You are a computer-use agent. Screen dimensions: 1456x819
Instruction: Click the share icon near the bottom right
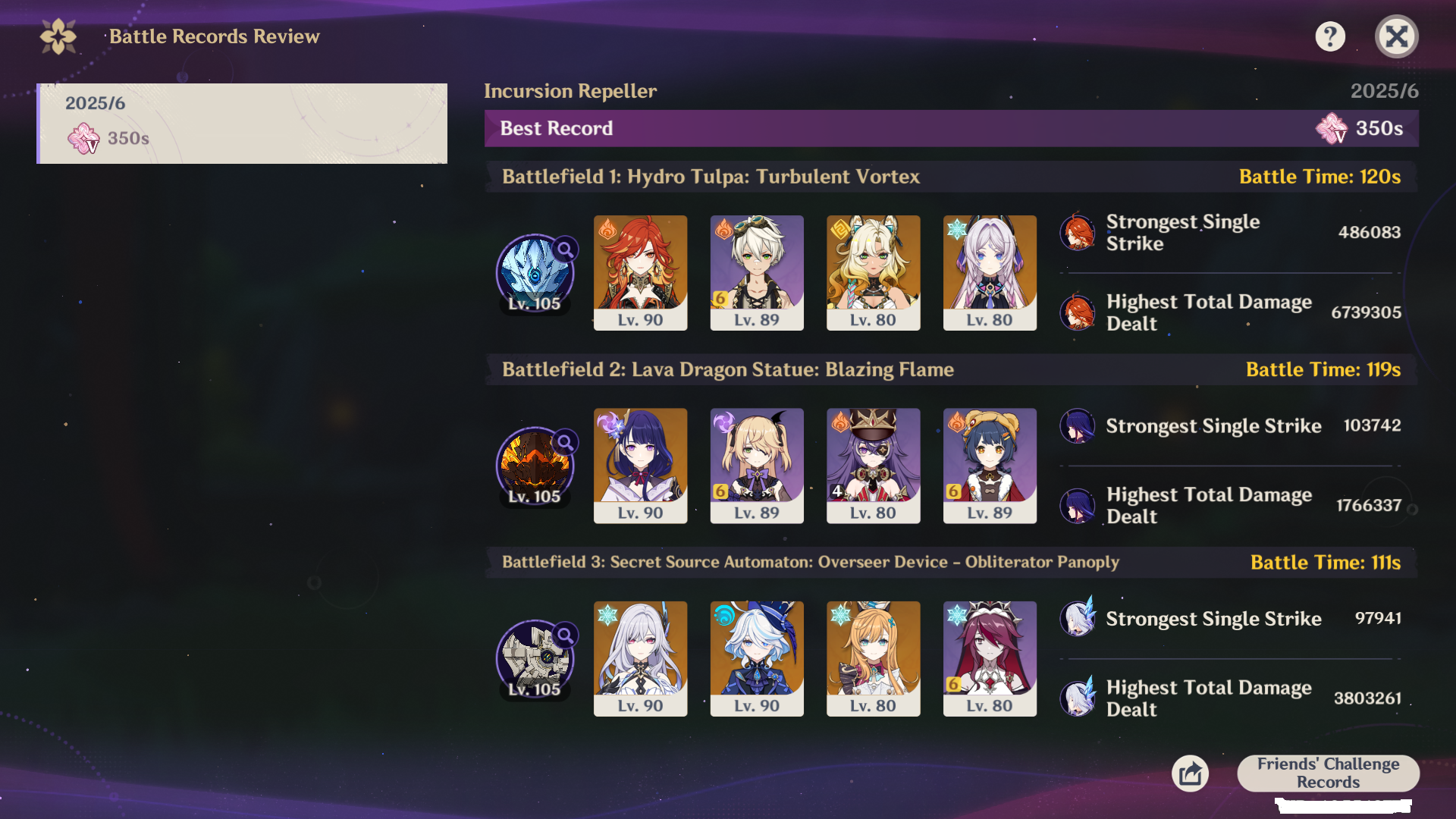click(x=1190, y=773)
